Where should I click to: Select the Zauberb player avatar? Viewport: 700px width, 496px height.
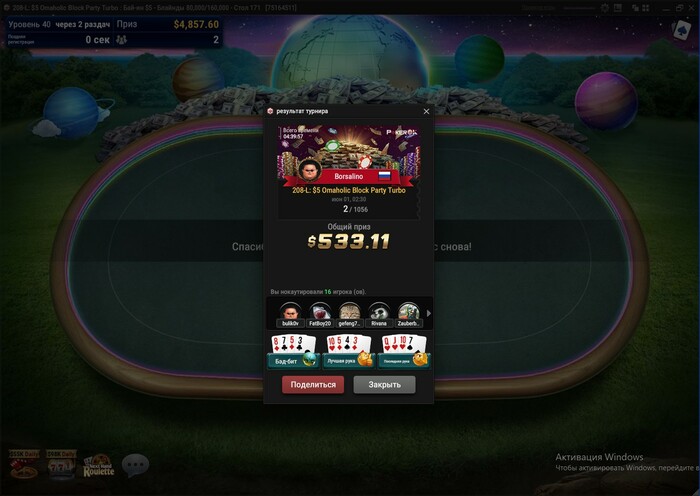(408, 313)
